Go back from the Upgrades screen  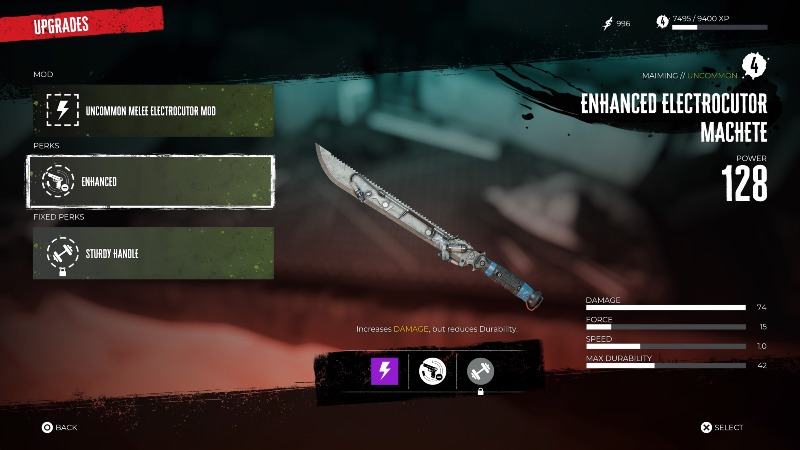pyautogui.click(x=59, y=427)
